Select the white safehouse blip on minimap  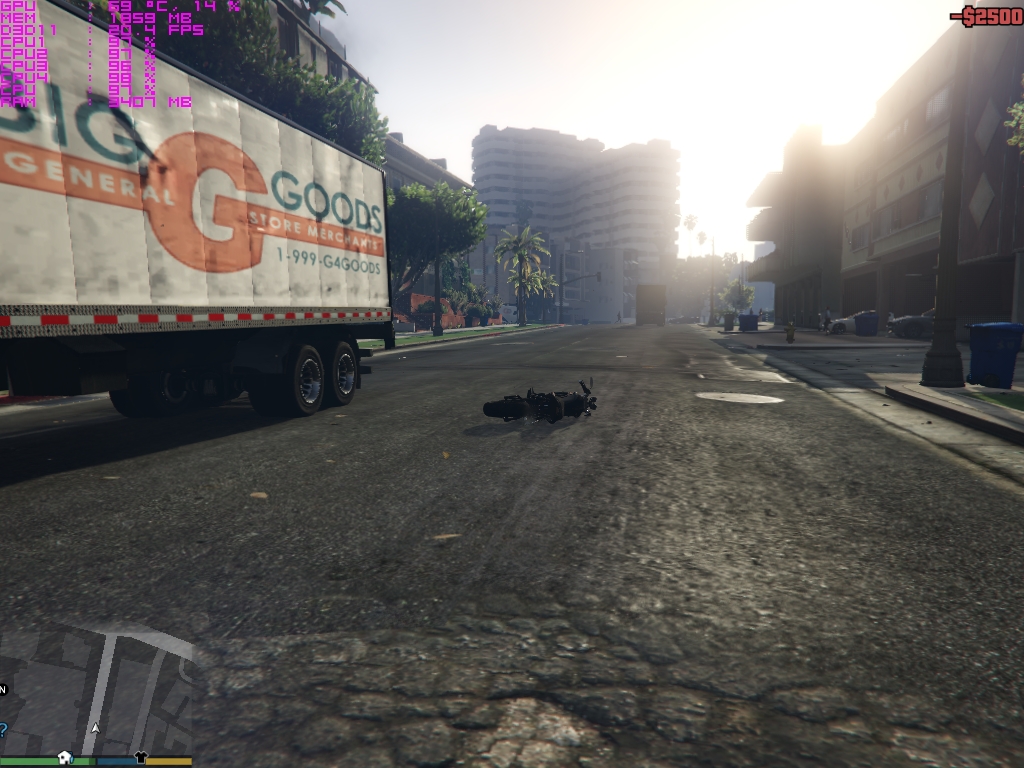pyautogui.click(x=65, y=756)
